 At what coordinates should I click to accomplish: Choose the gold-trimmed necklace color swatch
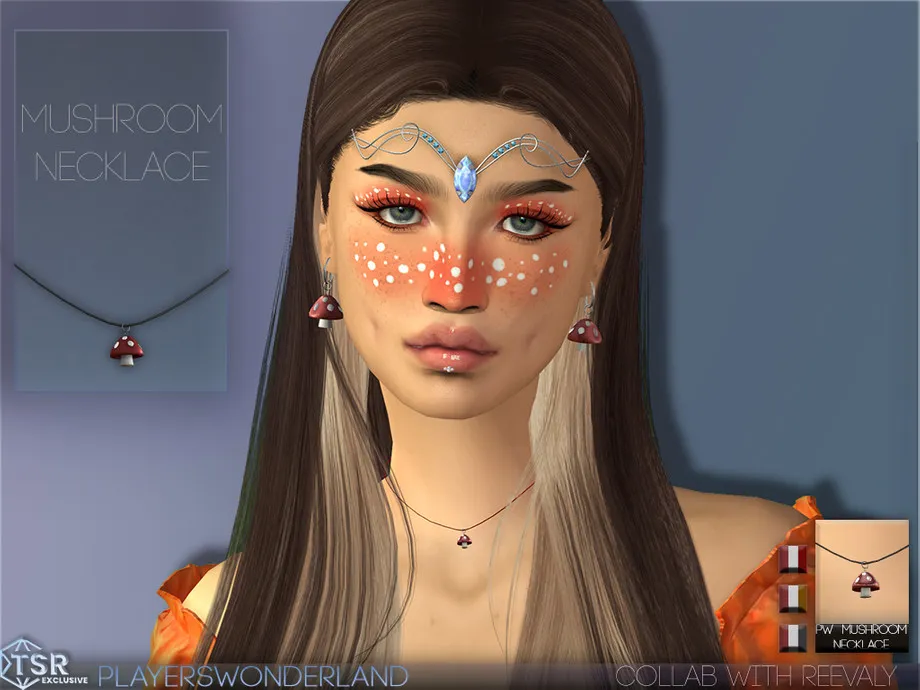(793, 598)
